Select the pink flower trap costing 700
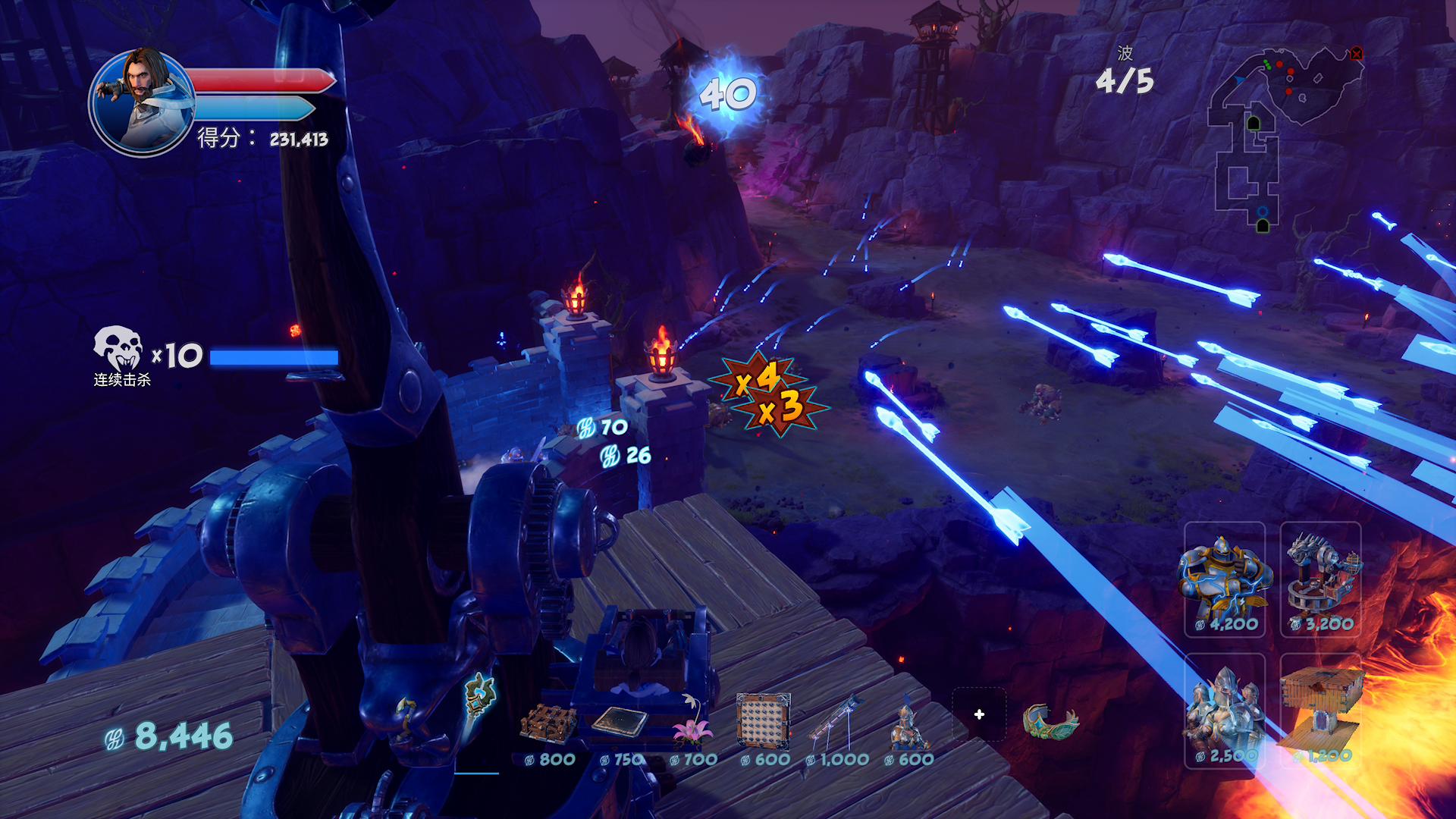 pyautogui.click(x=692, y=730)
